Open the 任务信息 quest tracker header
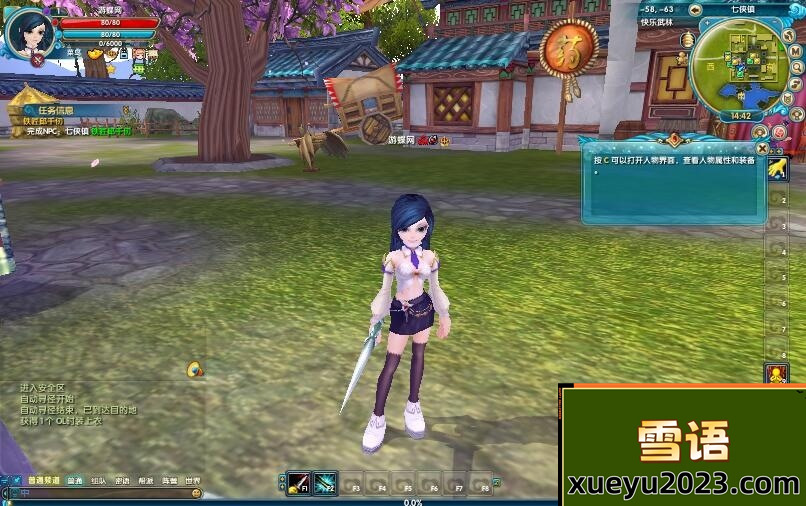 click(50, 111)
